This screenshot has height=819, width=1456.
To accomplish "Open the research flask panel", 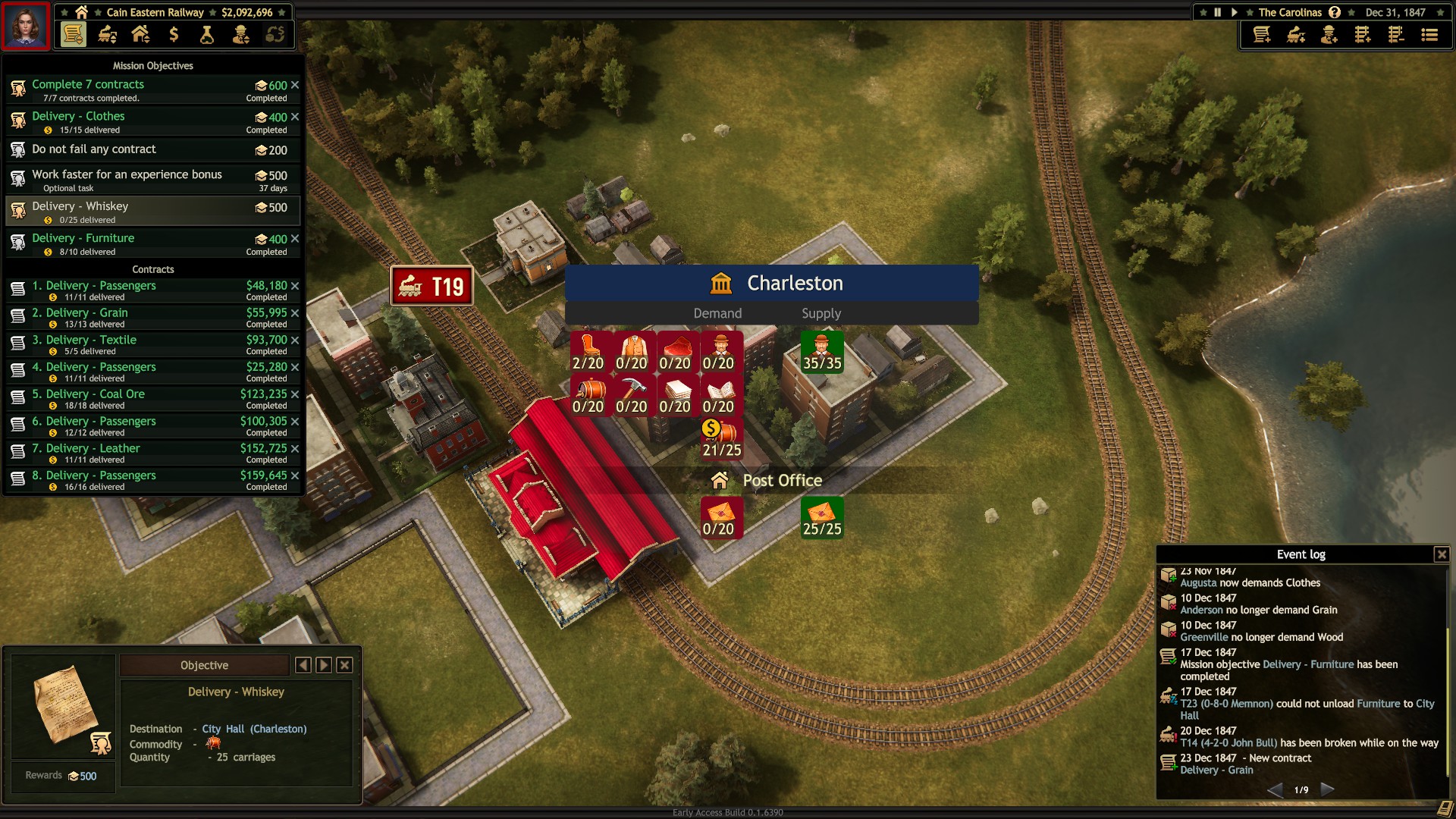I will click(207, 34).
